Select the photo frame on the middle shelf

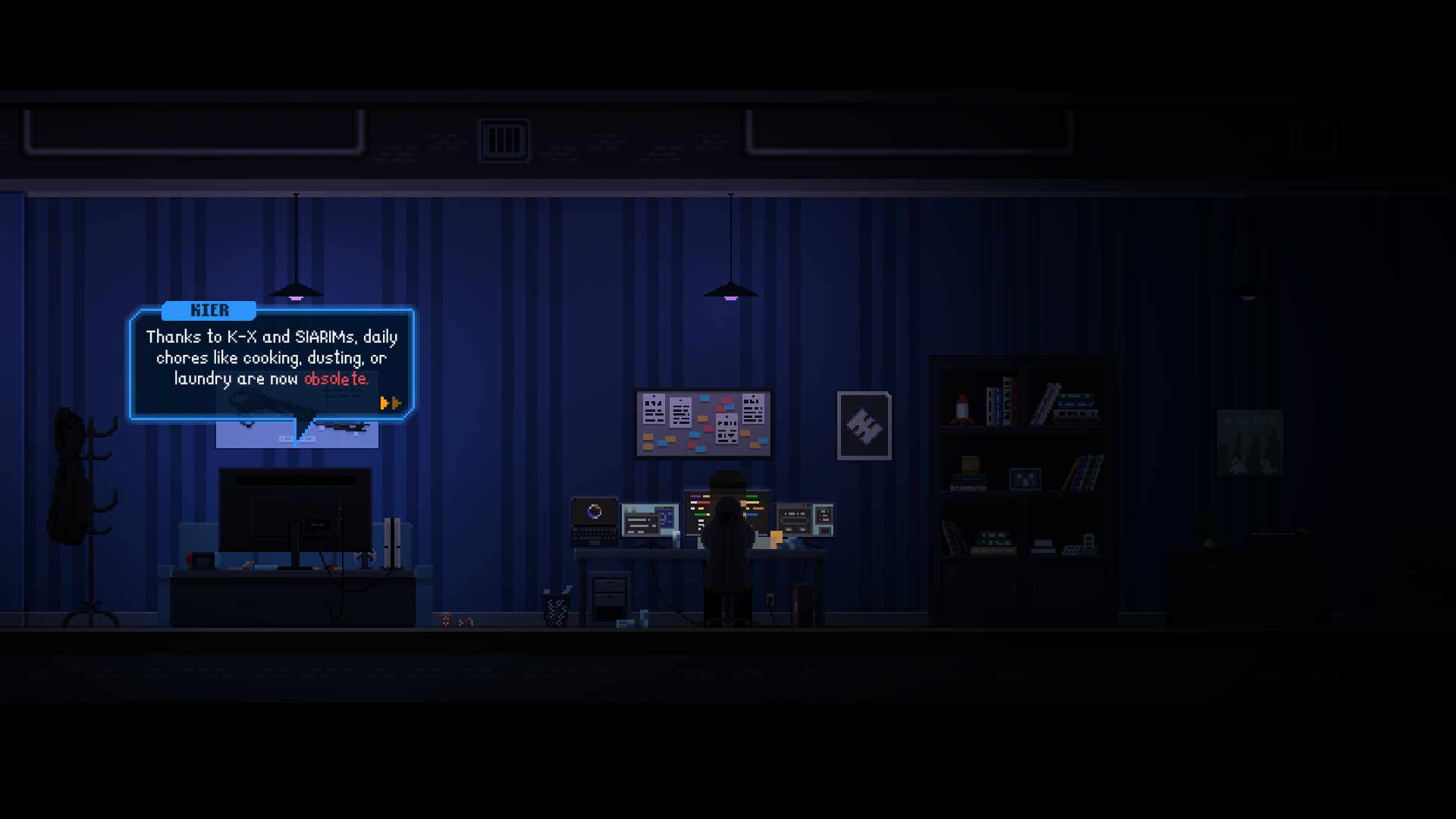[1025, 479]
